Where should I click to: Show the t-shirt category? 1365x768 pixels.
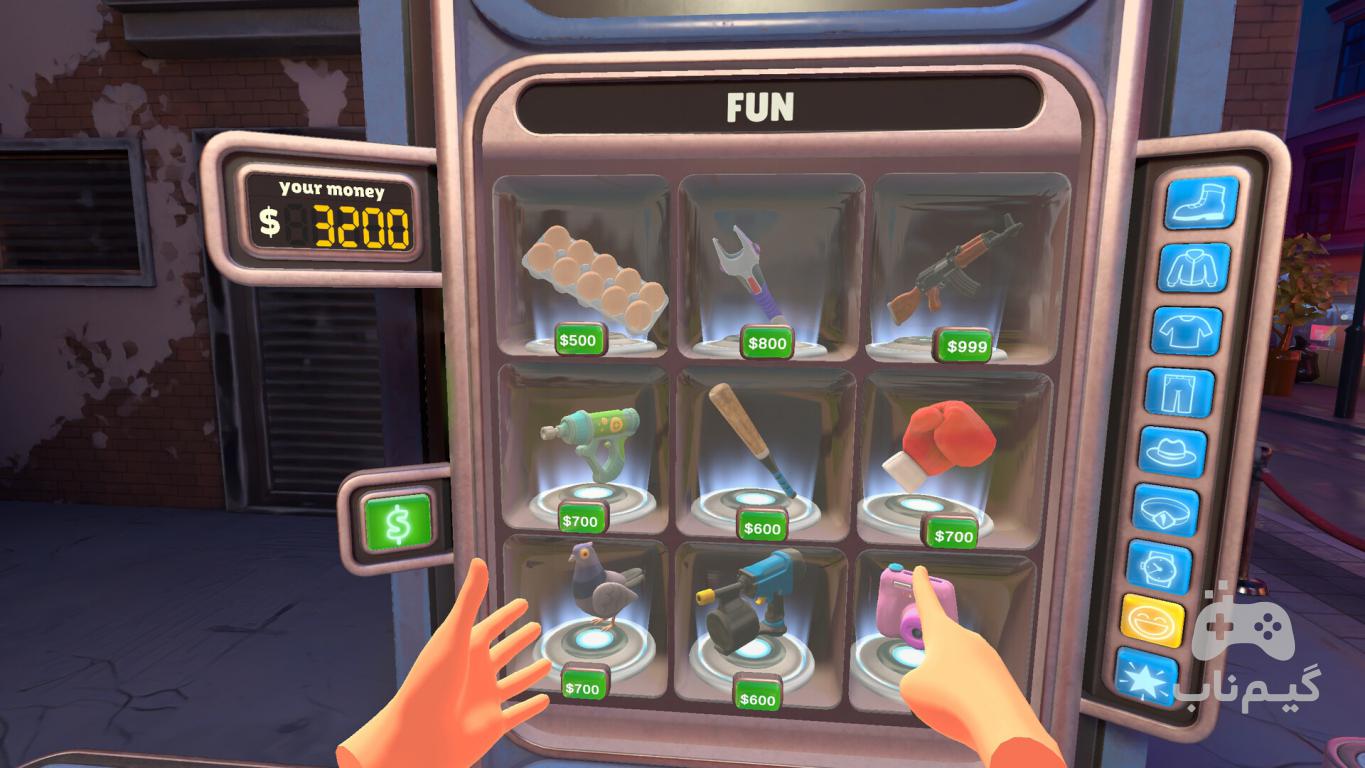tap(1186, 330)
